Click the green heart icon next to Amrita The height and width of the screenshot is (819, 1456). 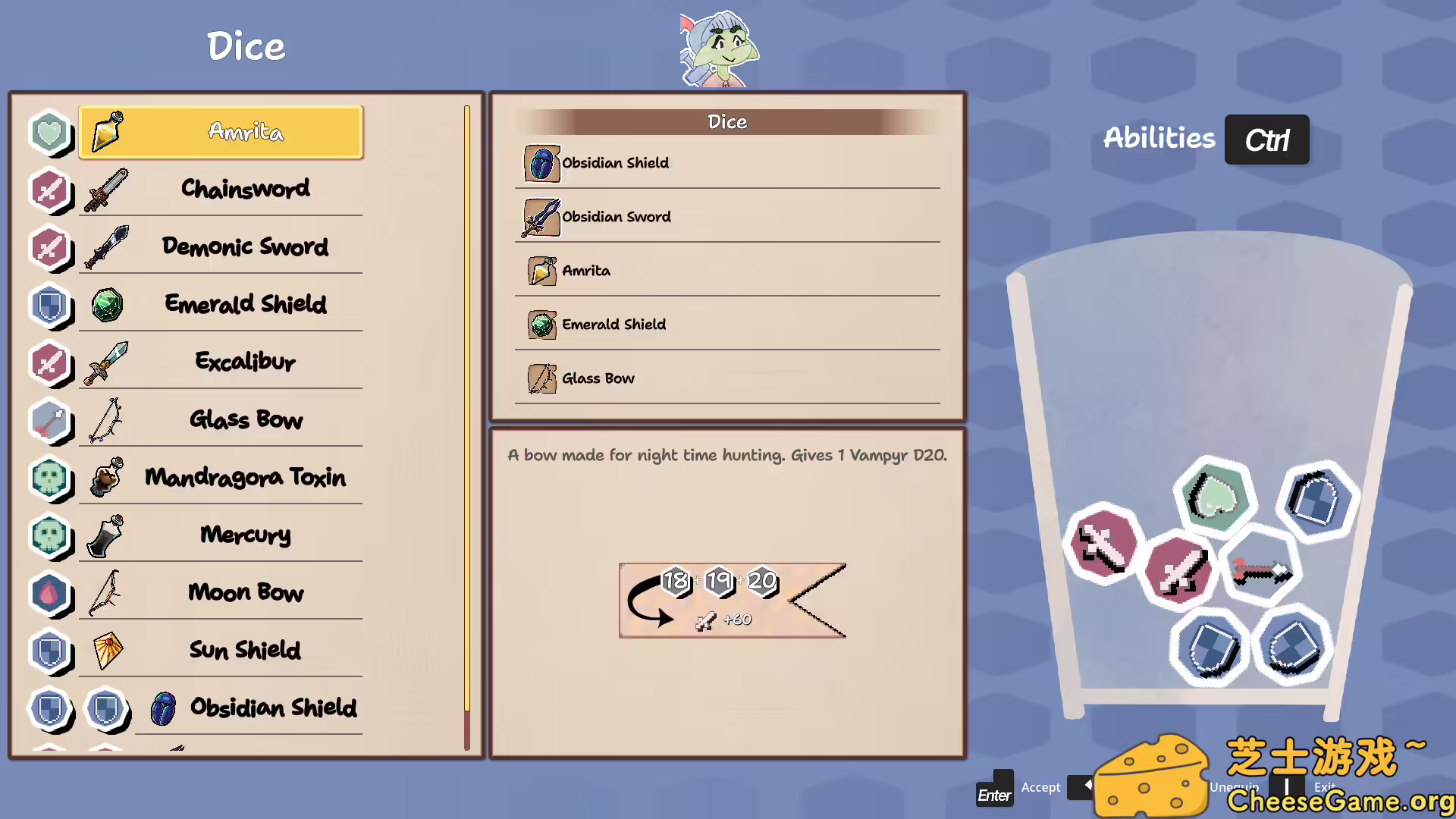click(49, 131)
